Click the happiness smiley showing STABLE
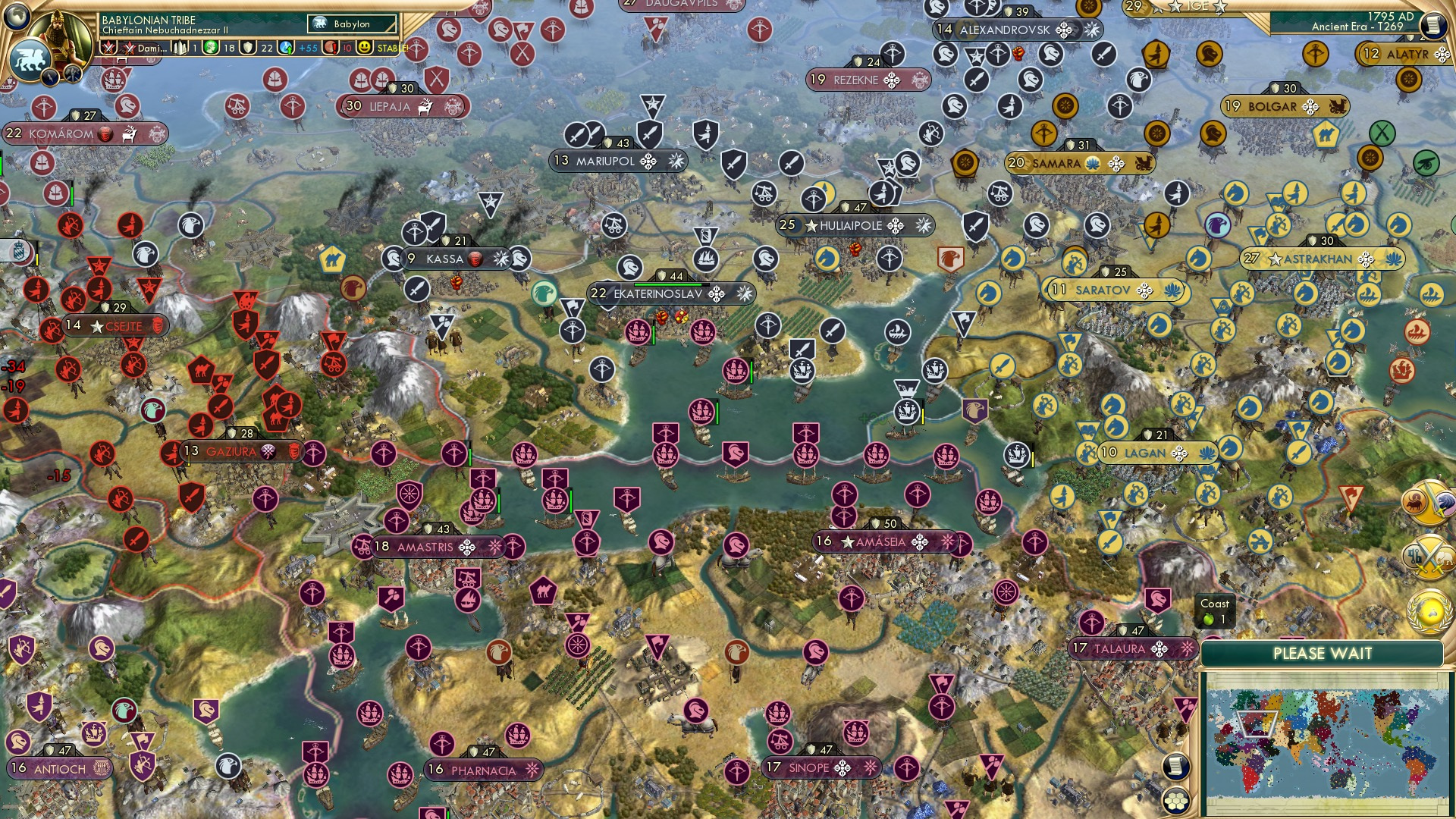Screen dimensions: 1456x819 click(364, 48)
